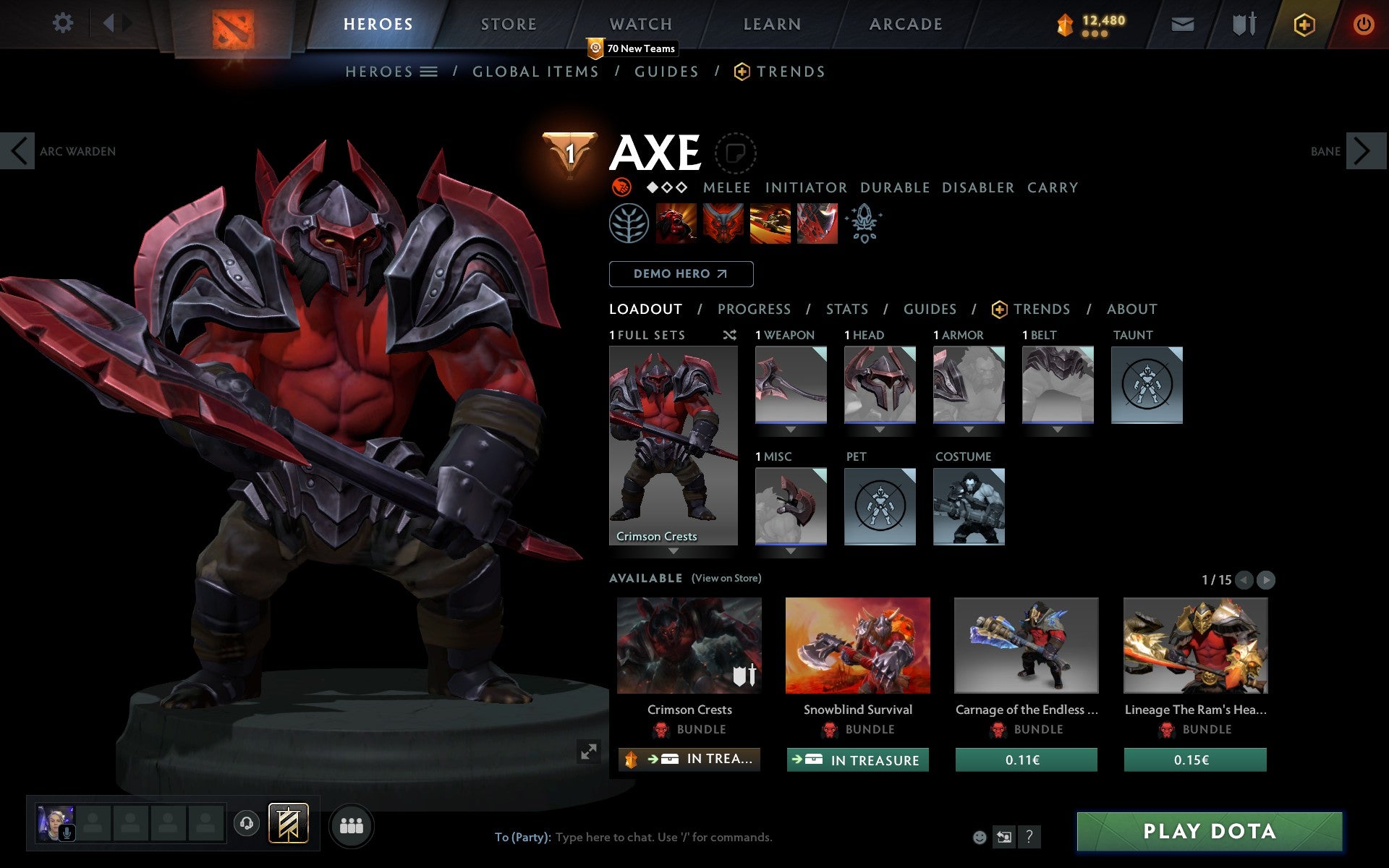Open the settings gear in the top-left

(64, 23)
